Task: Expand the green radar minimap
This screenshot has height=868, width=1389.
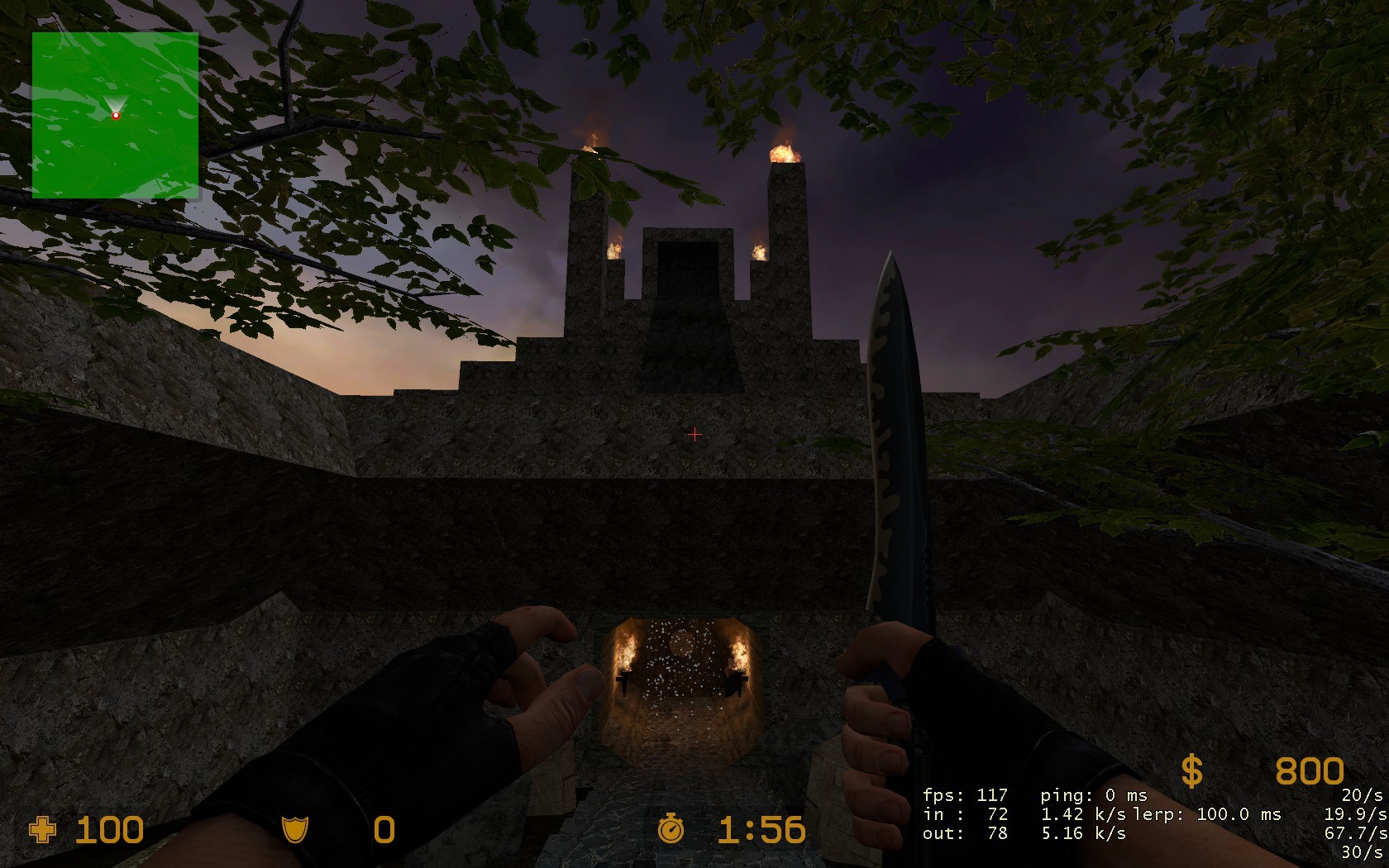Action: 116,116
